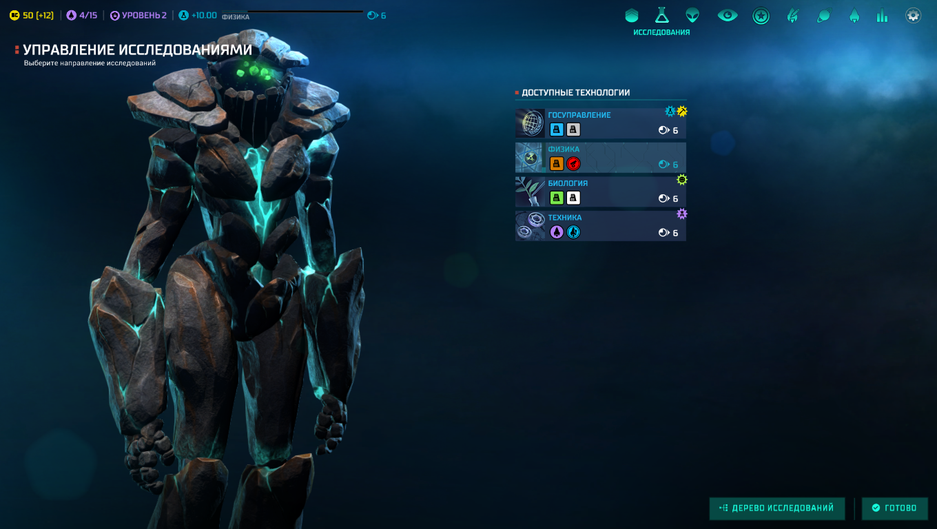The width and height of the screenshot is (937, 529).
Task: Open settings via the gear icon
Action: pyautogui.click(x=913, y=16)
